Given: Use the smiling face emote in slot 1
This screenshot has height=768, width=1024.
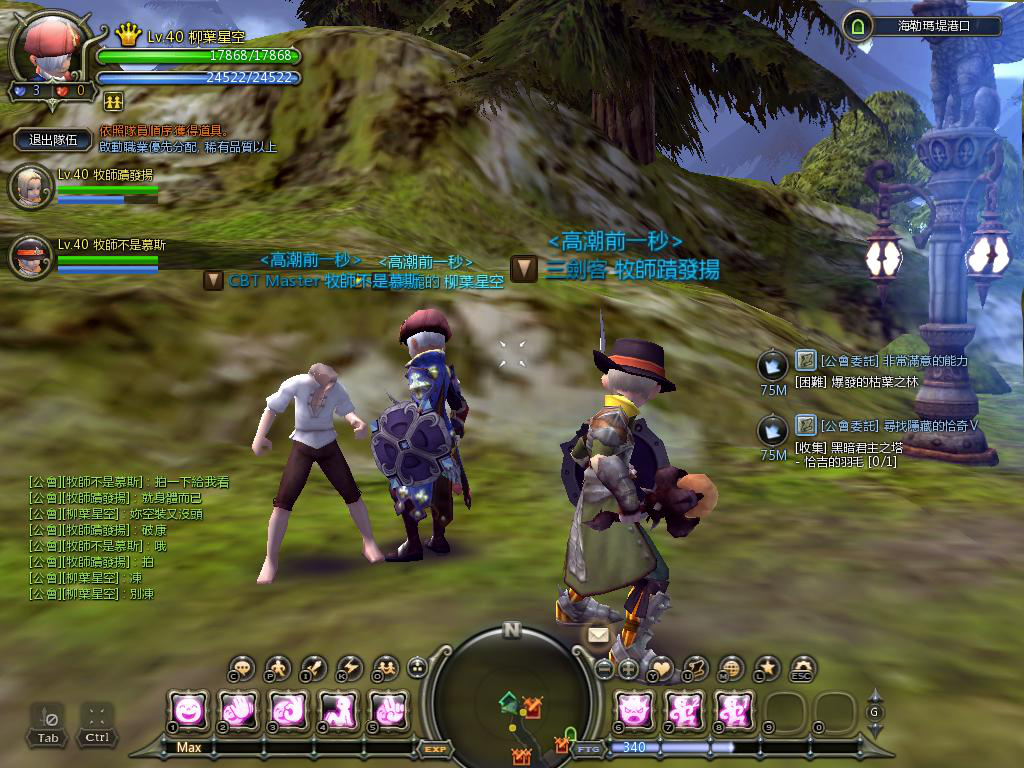Looking at the screenshot, I should point(188,711).
